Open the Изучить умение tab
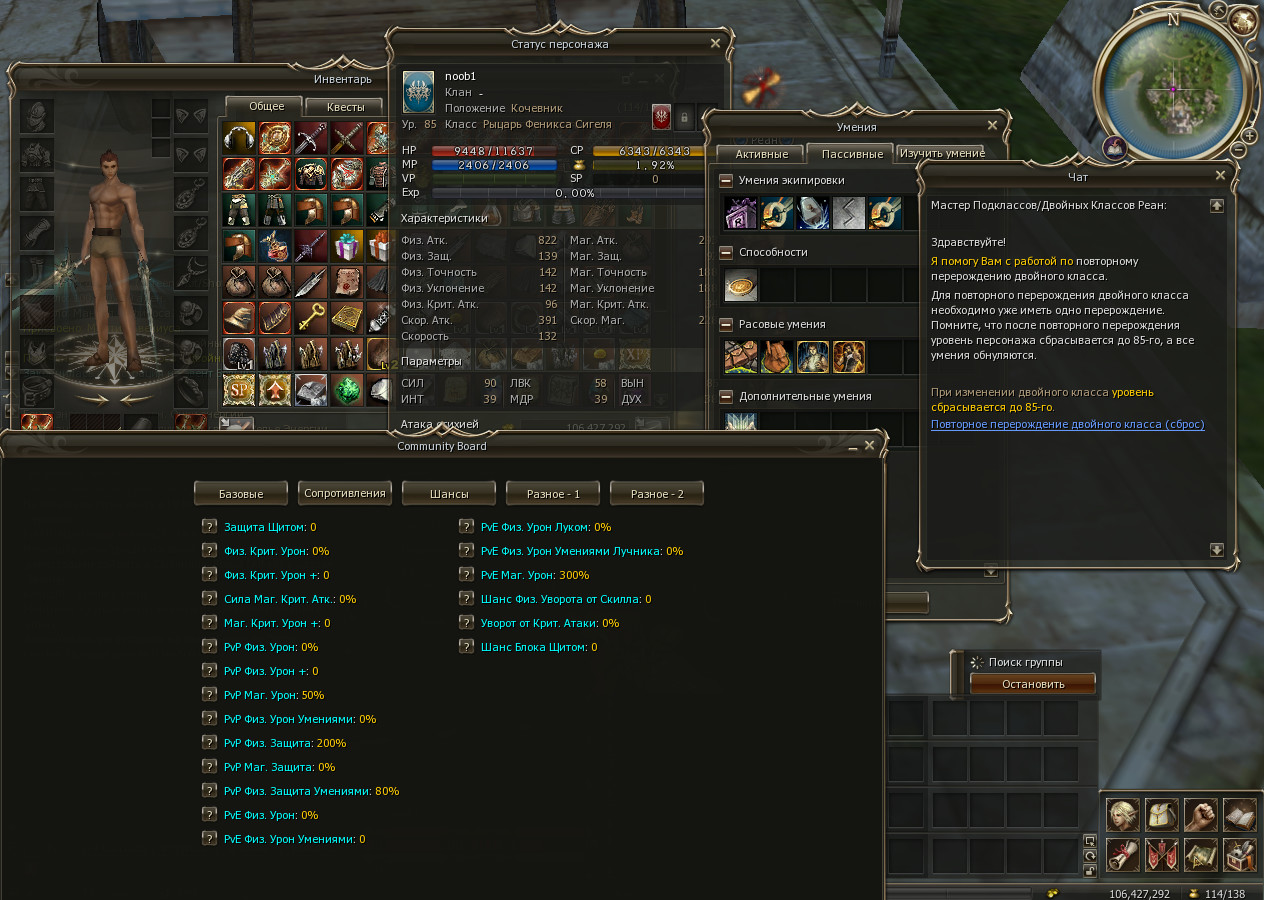 [x=941, y=153]
